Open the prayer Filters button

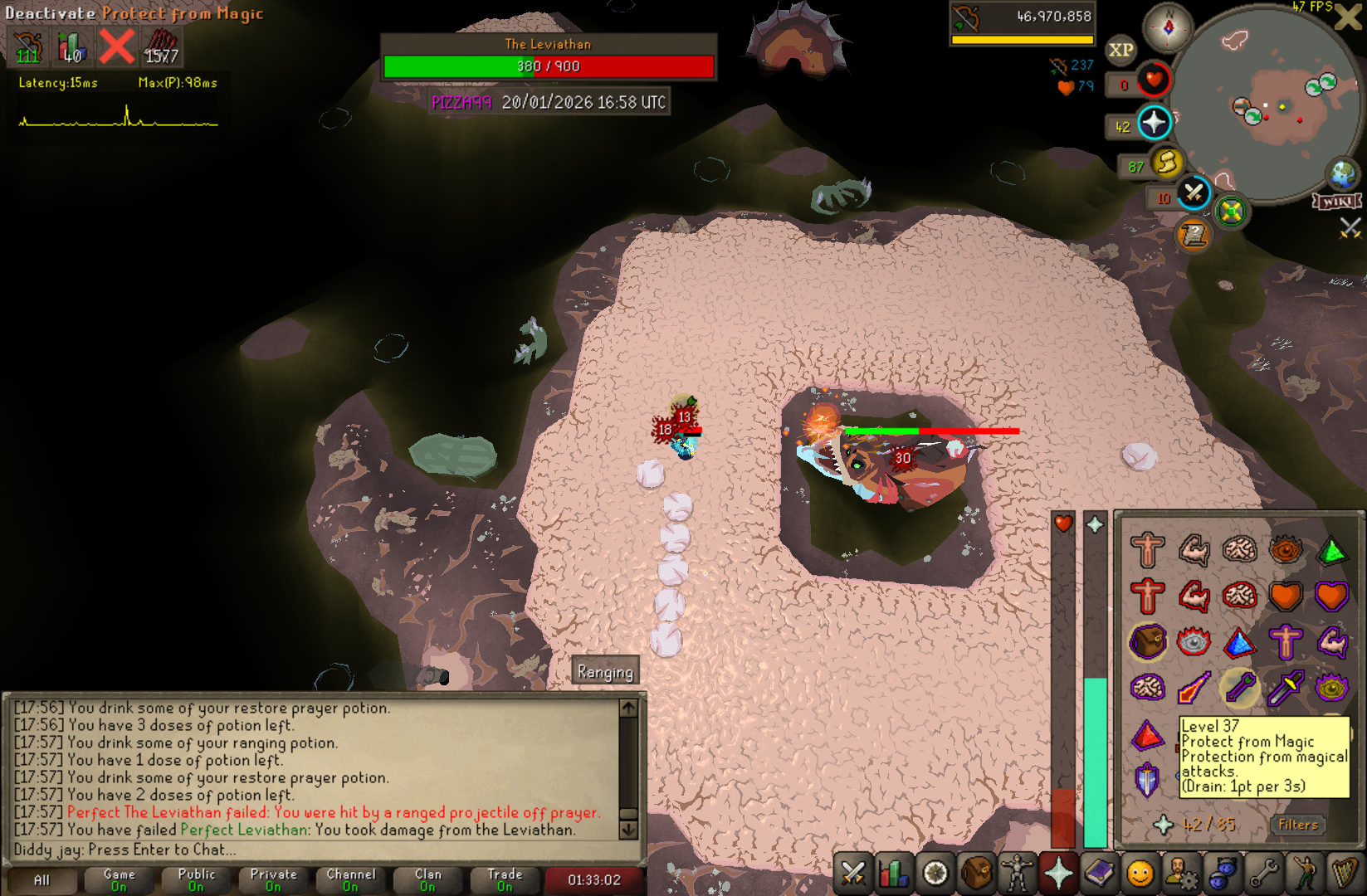click(1298, 825)
